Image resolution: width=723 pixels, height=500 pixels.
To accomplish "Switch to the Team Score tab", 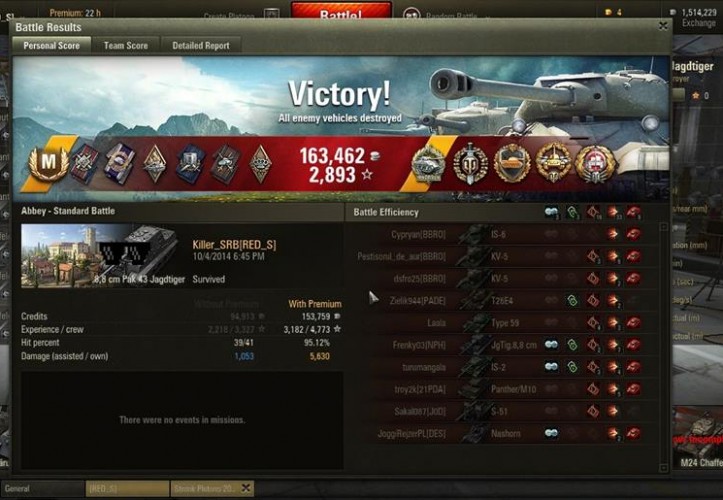I will [126, 45].
